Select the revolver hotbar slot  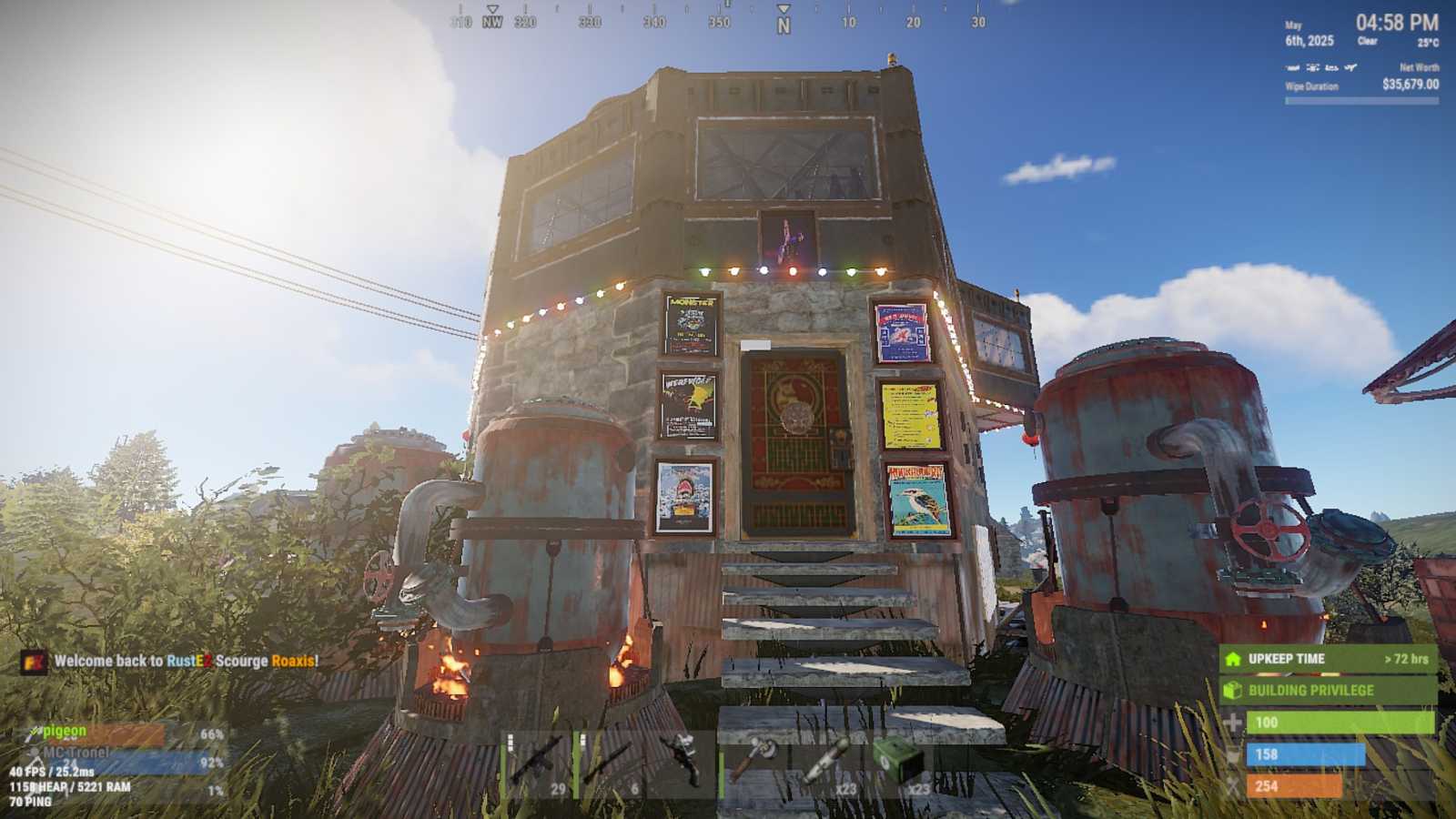click(x=682, y=763)
